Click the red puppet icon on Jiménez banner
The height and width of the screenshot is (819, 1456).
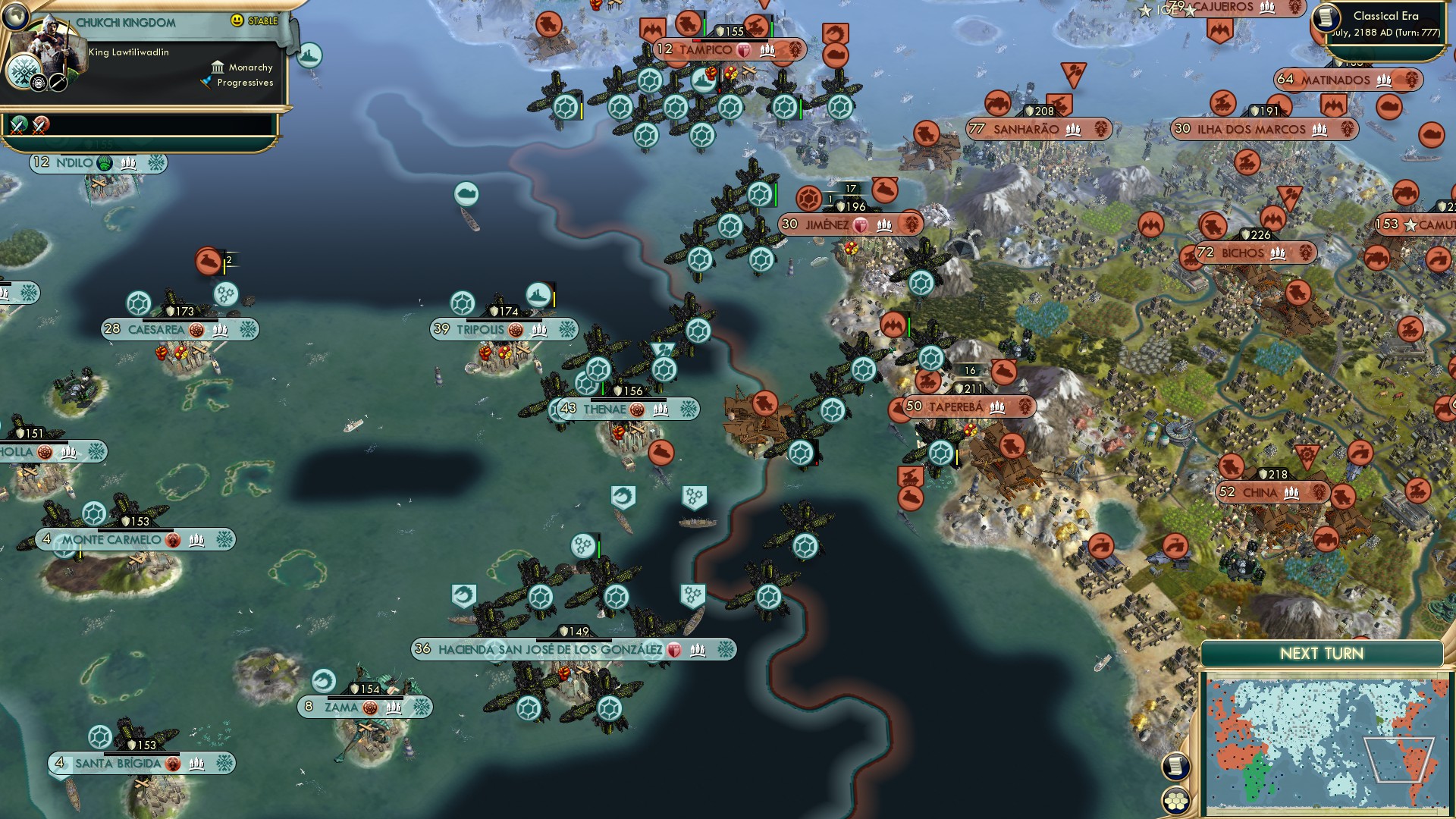click(860, 224)
